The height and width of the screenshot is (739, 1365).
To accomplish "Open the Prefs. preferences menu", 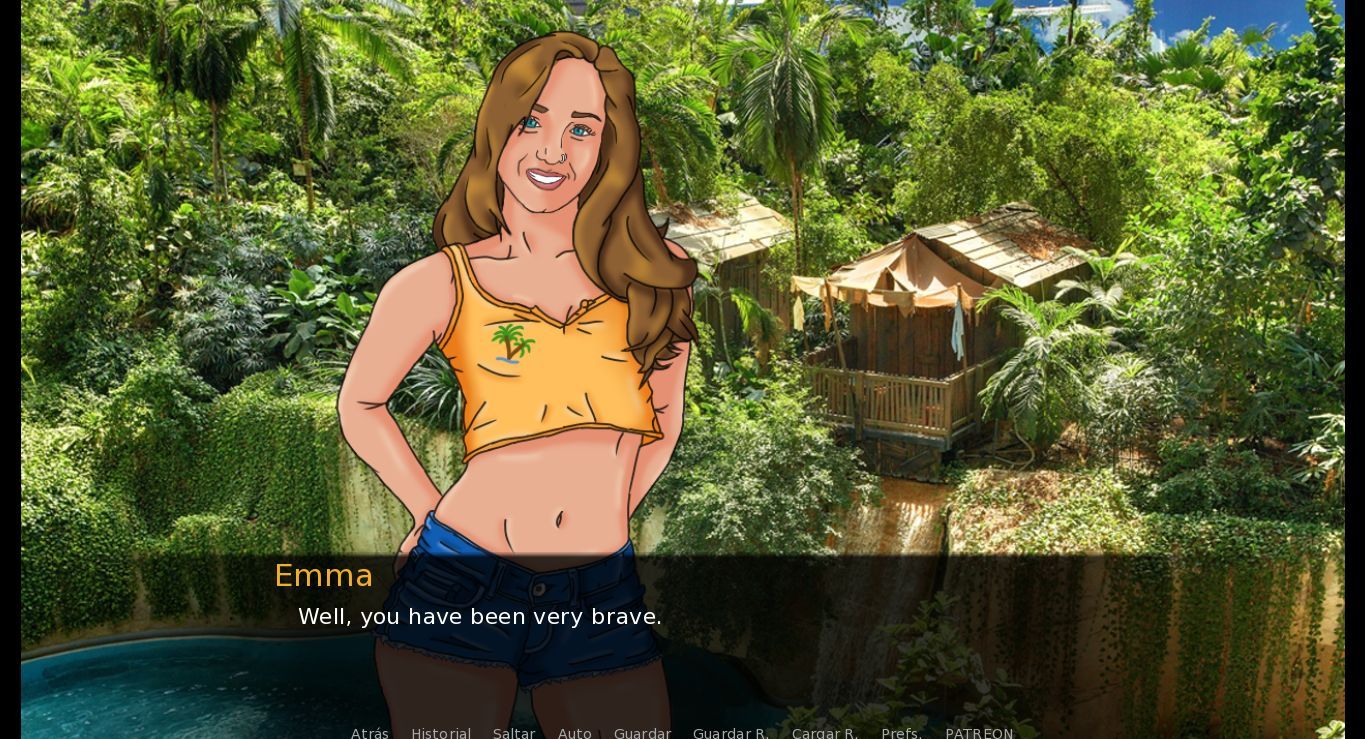I will point(901,733).
